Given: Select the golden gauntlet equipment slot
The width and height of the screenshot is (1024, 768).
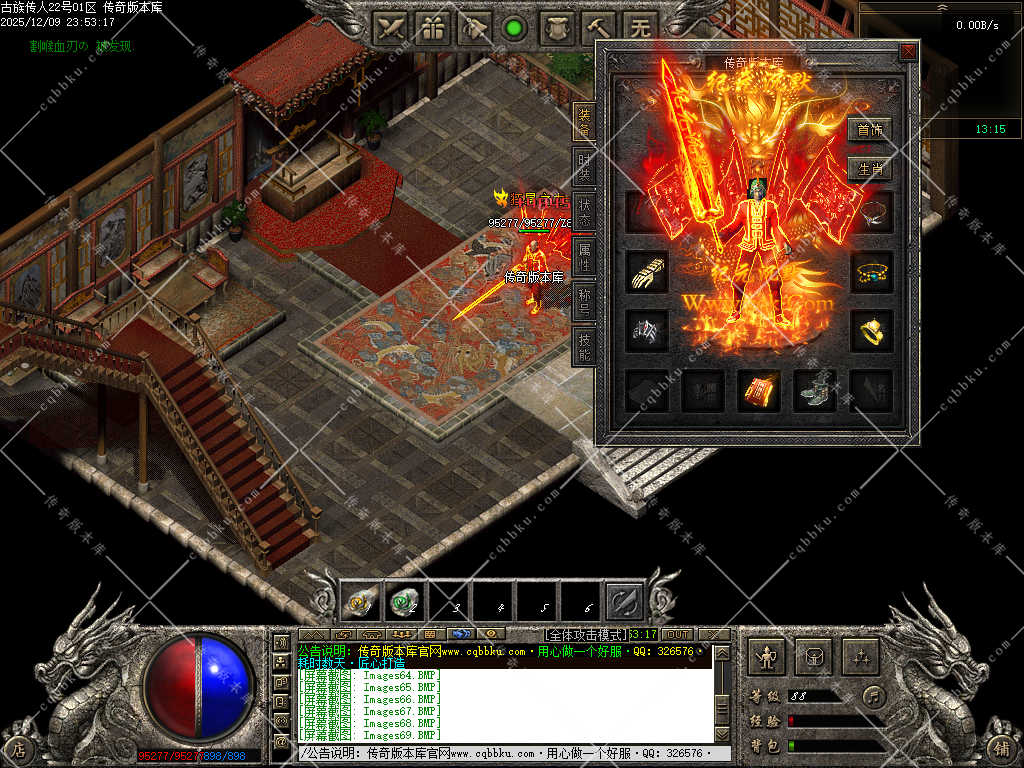Looking at the screenshot, I should pyautogui.click(x=646, y=271).
